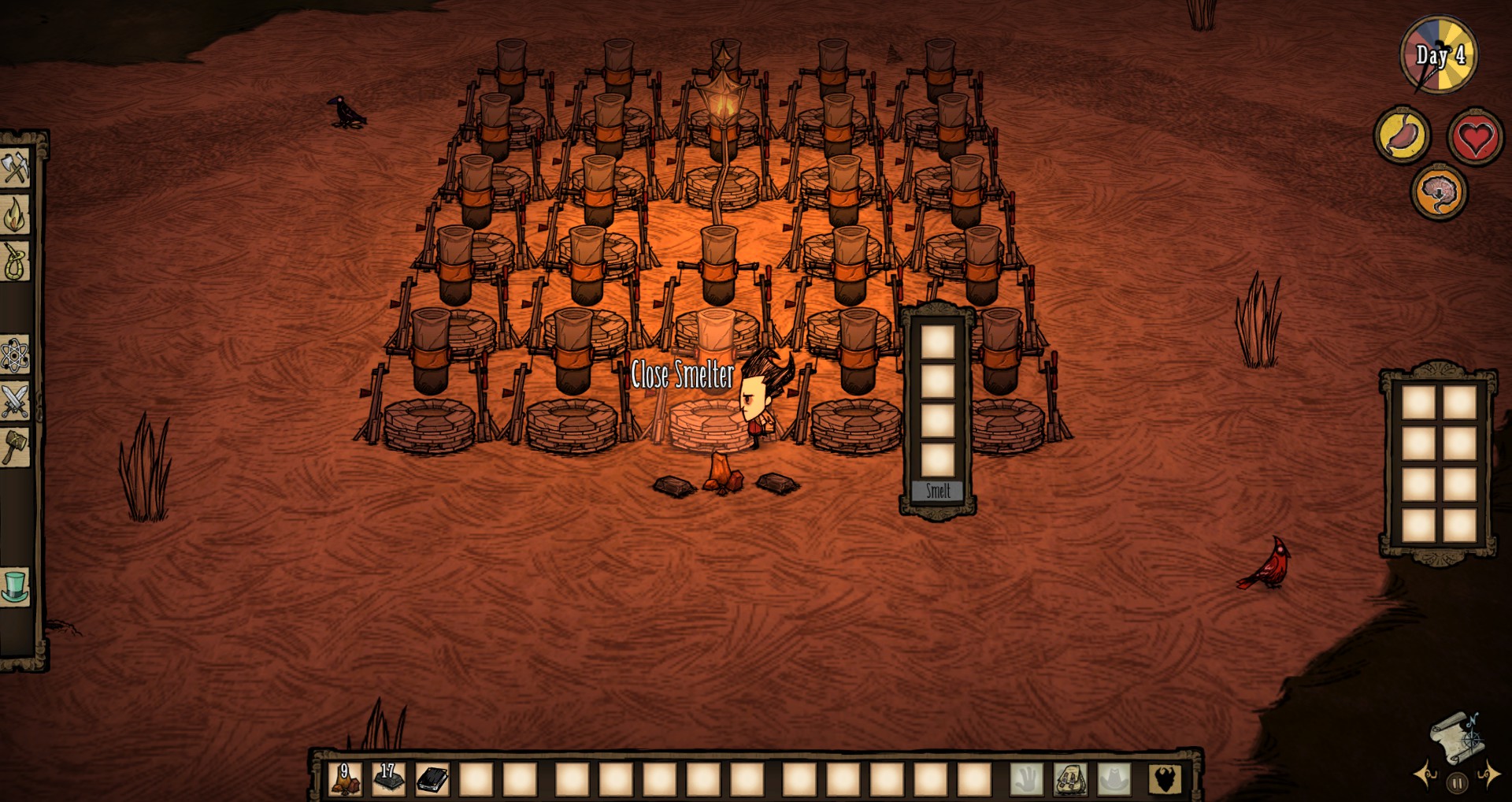Open the green top hat Dress tab
The image size is (1512, 802).
click(15, 587)
